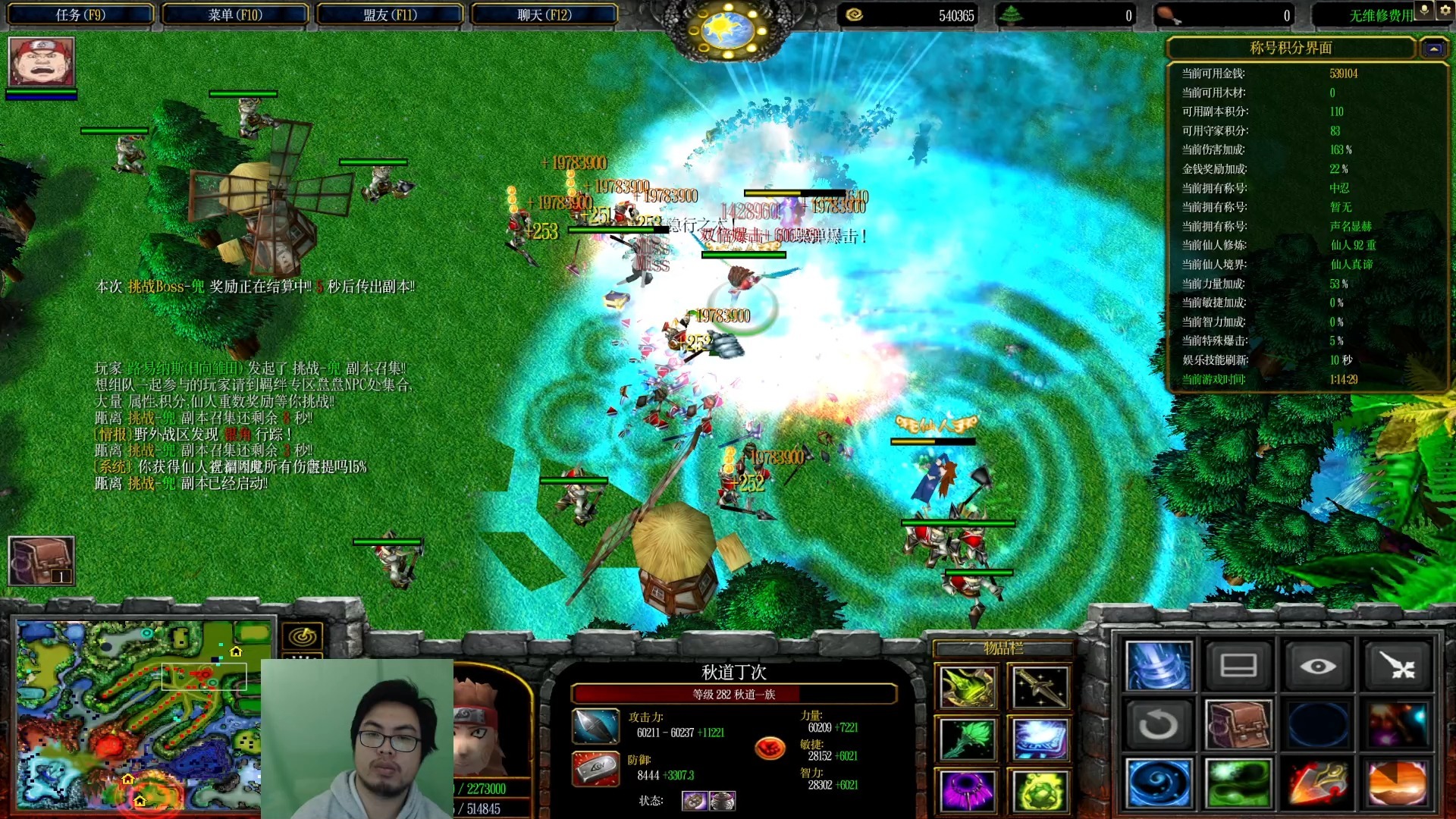Image resolution: width=1456 pixels, height=819 pixels.
Task: Select the green glowing stone item
Action: pos(1040,790)
